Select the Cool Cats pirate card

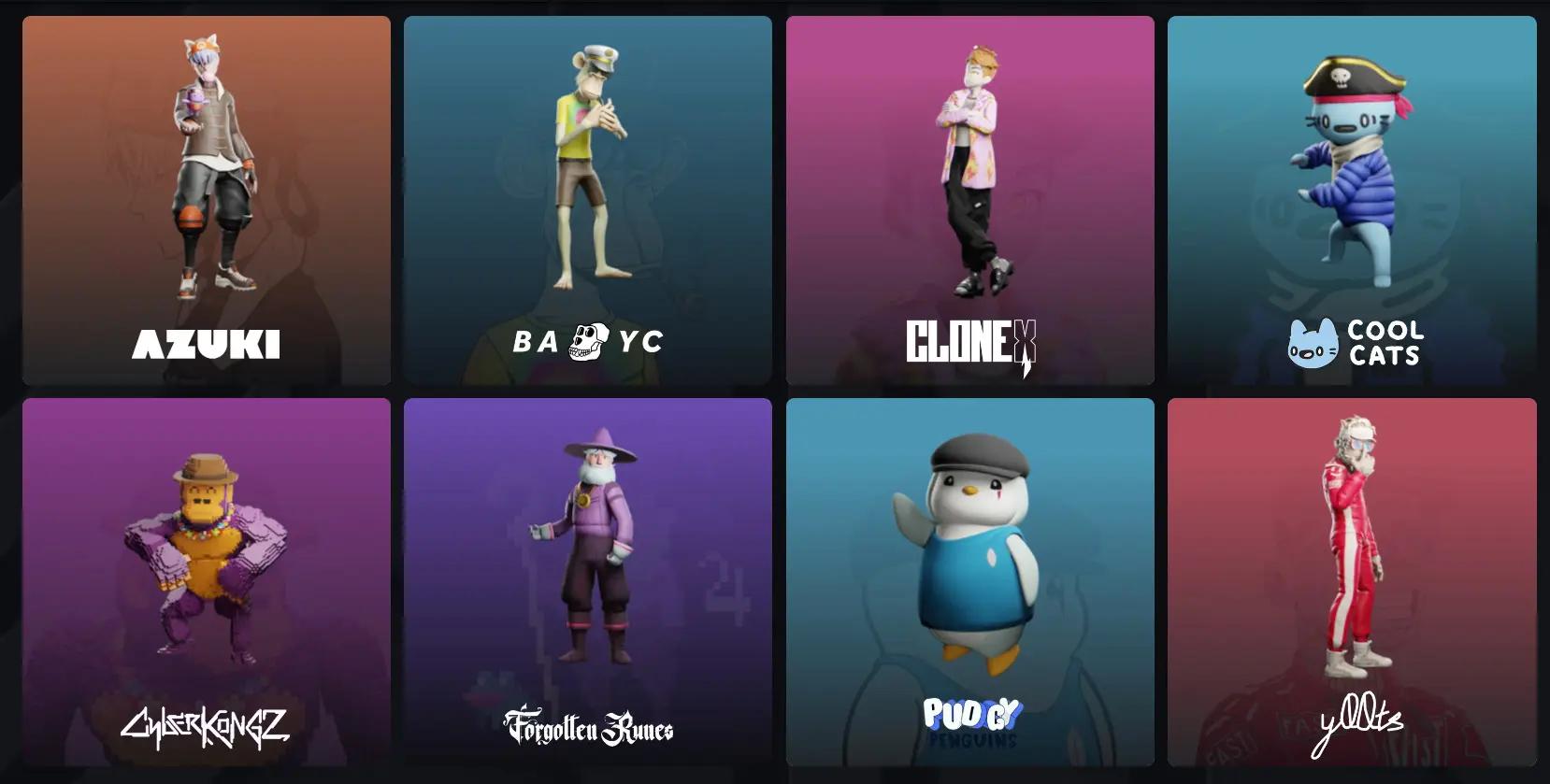1352,200
